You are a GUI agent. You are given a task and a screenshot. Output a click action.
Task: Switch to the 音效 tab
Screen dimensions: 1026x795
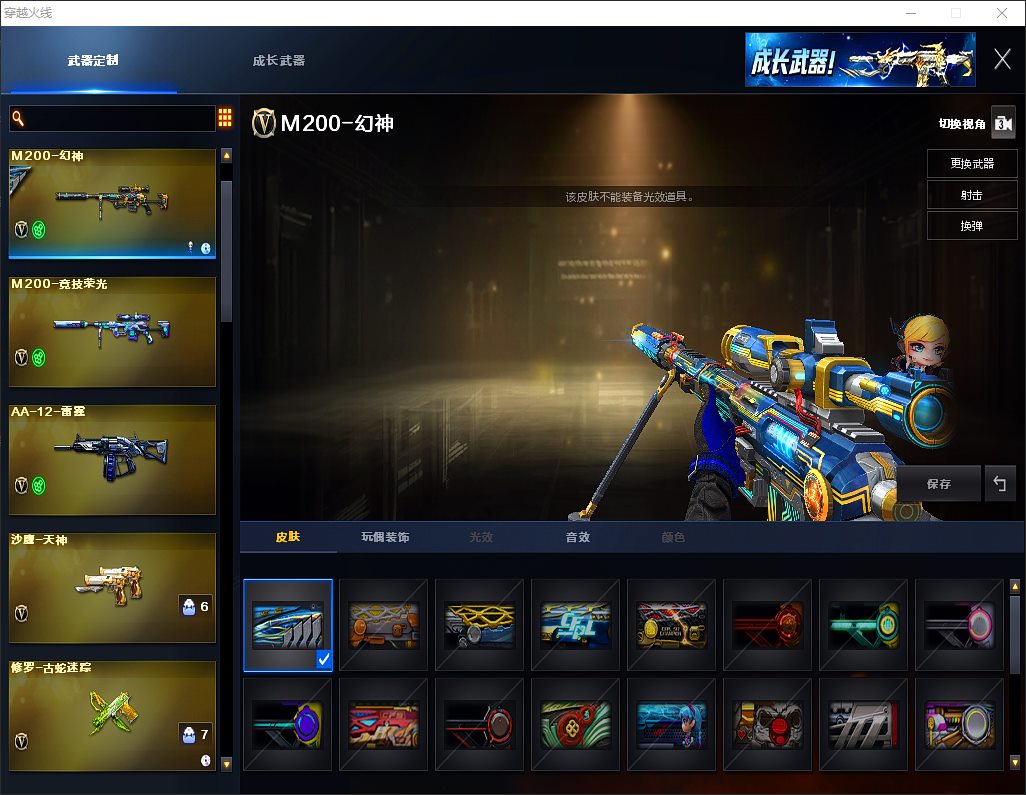coord(577,537)
